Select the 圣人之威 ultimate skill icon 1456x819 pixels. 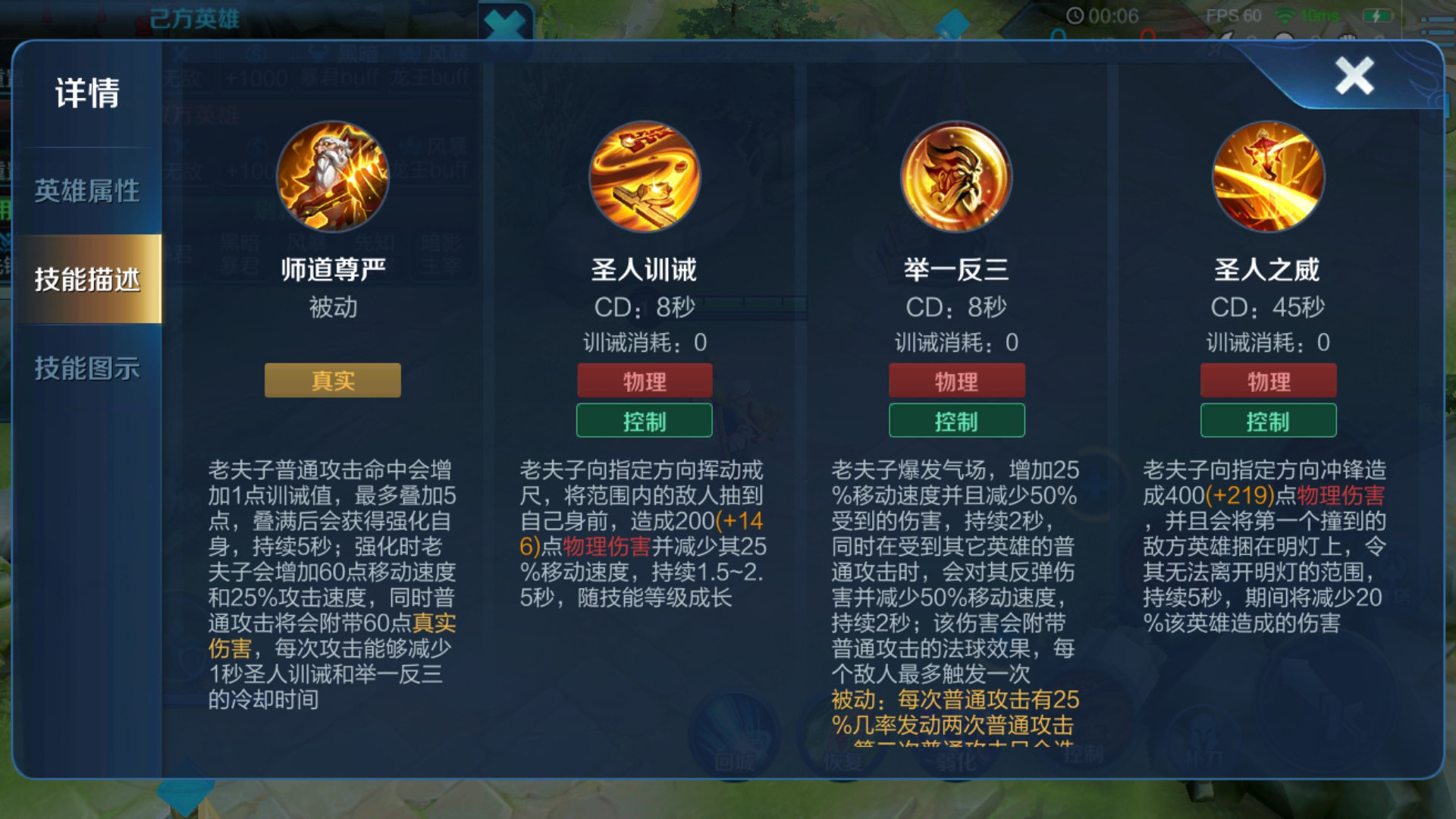pyautogui.click(x=1269, y=176)
